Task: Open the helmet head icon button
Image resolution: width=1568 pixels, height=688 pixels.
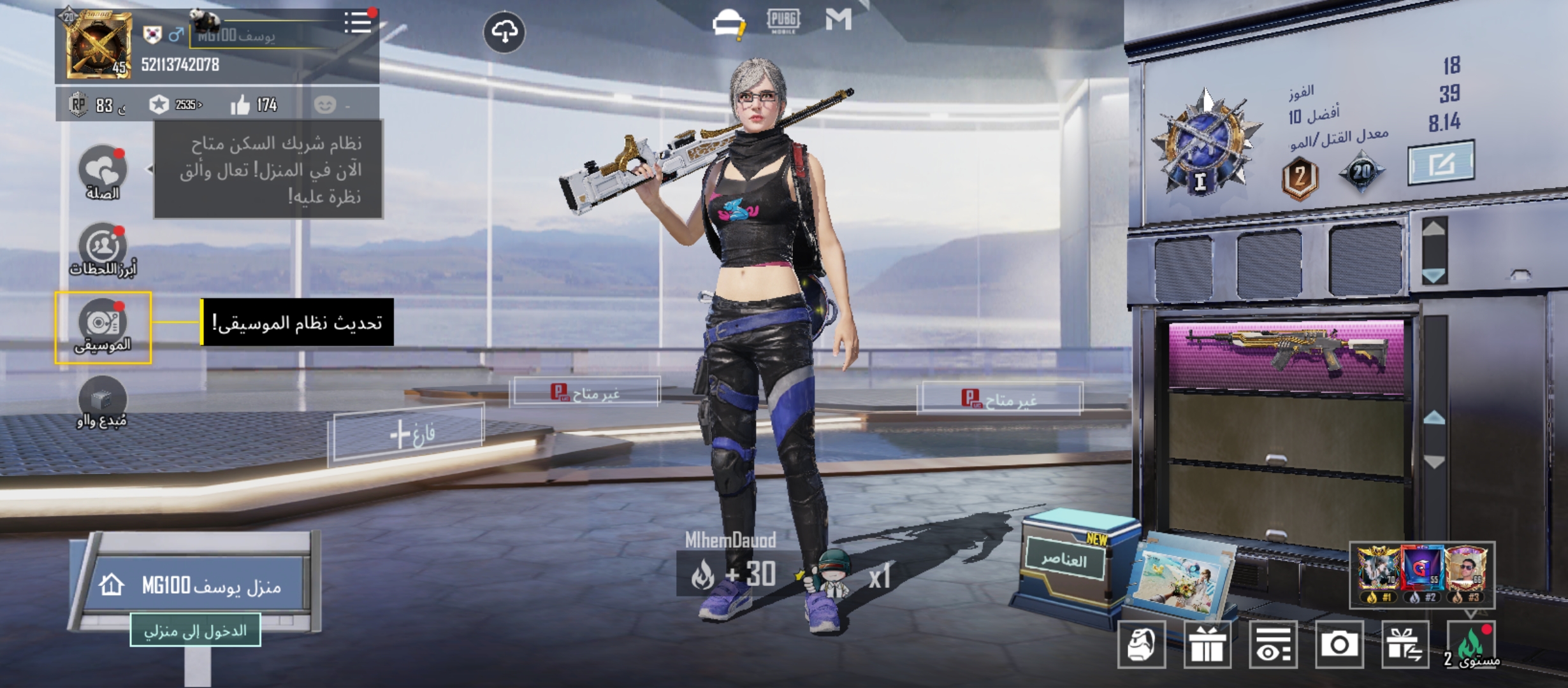Action: pyautogui.click(x=1142, y=645)
